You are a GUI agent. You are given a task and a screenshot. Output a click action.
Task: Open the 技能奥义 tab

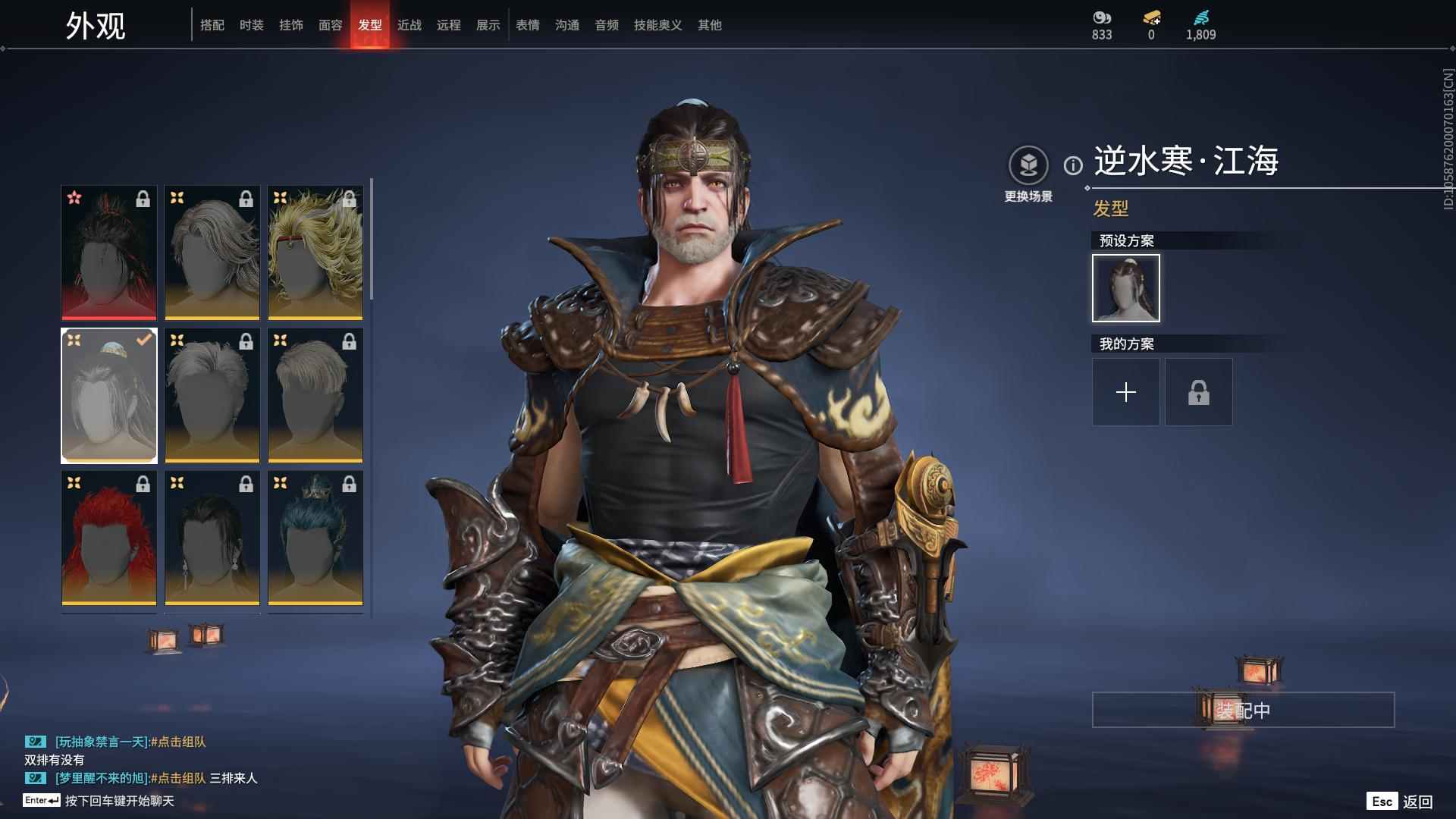click(x=657, y=25)
